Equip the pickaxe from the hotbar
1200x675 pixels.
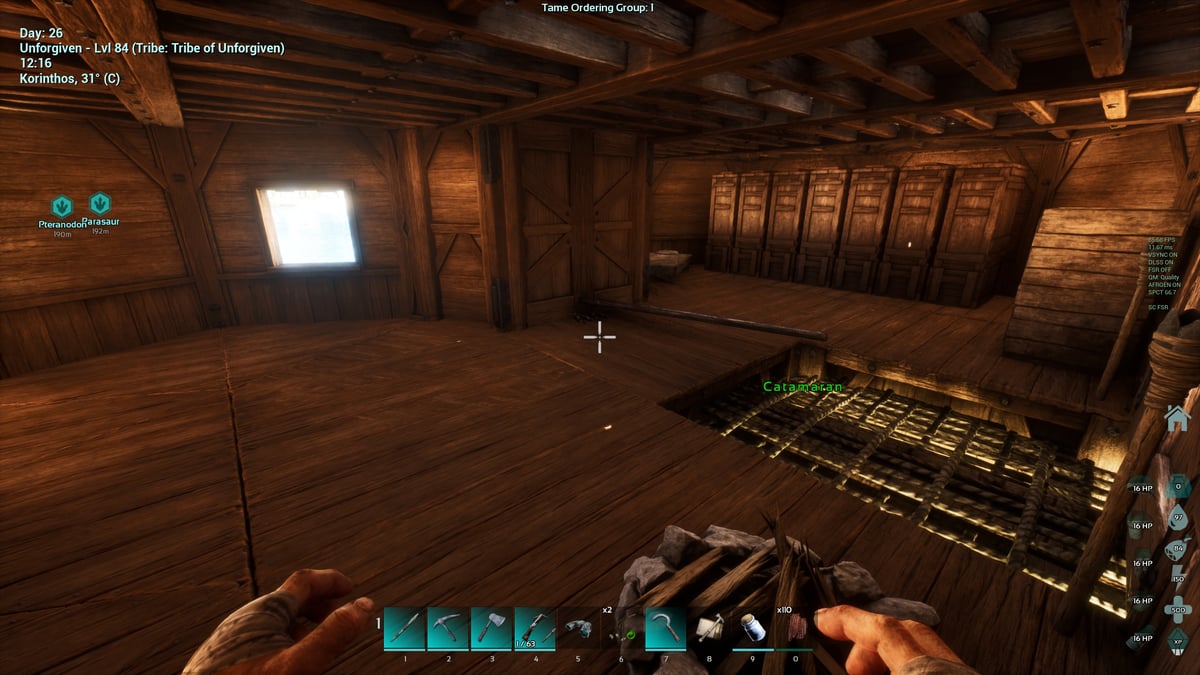tap(448, 628)
